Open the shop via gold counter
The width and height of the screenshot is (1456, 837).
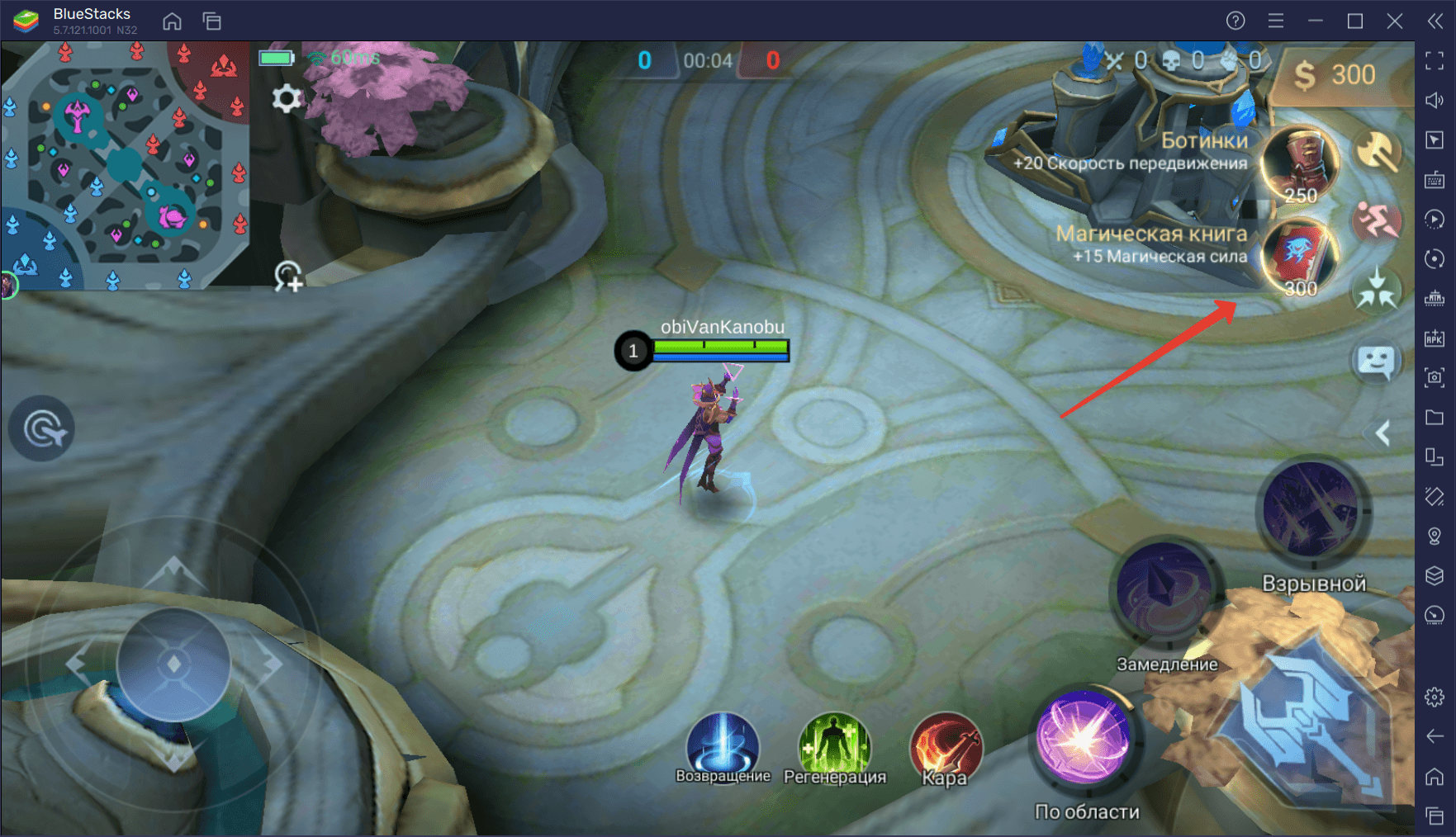[1334, 76]
